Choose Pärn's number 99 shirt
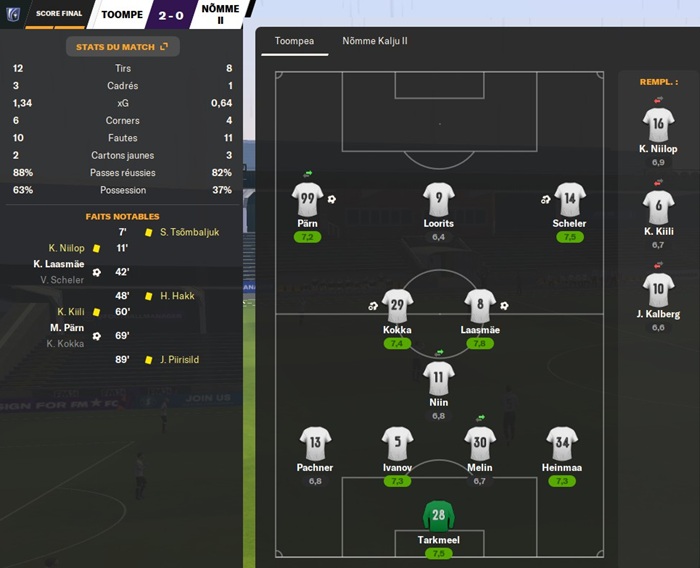 pyautogui.click(x=308, y=198)
